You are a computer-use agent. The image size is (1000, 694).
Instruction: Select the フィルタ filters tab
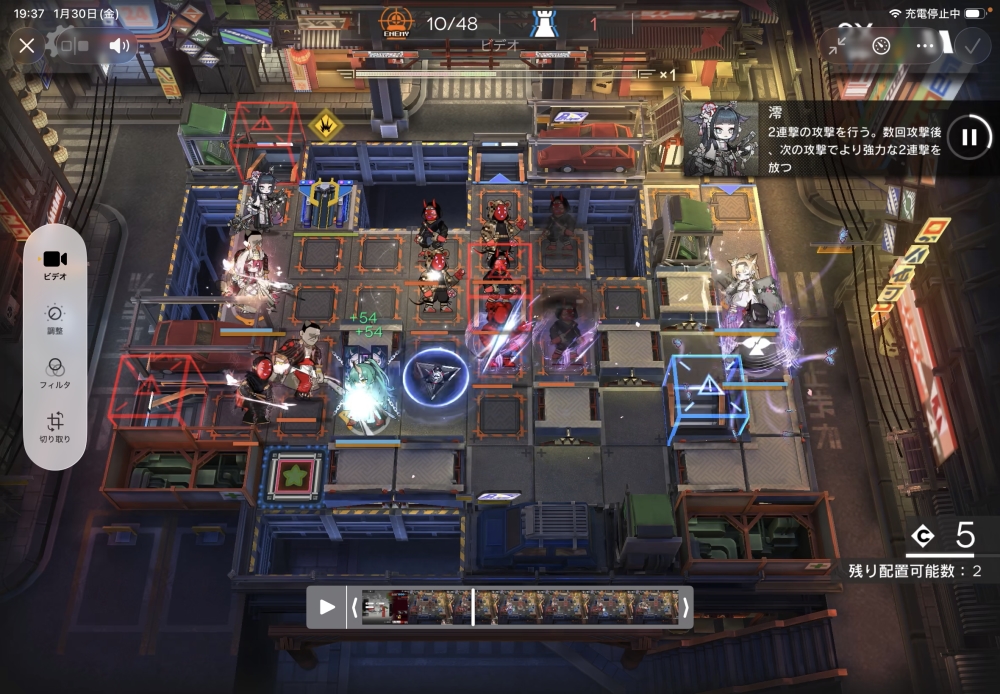point(55,373)
